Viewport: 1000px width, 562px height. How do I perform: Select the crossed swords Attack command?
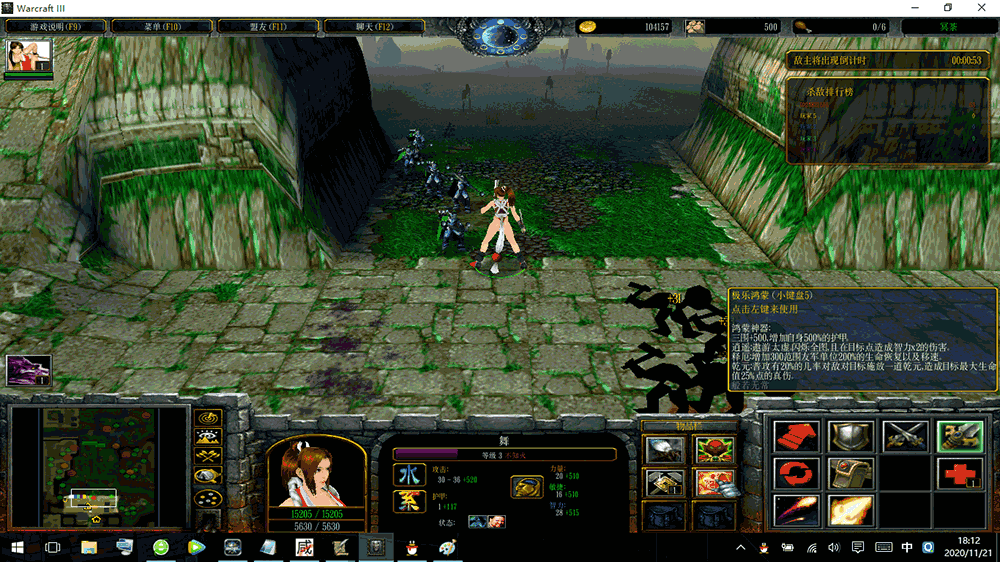[x=905, y=436]
